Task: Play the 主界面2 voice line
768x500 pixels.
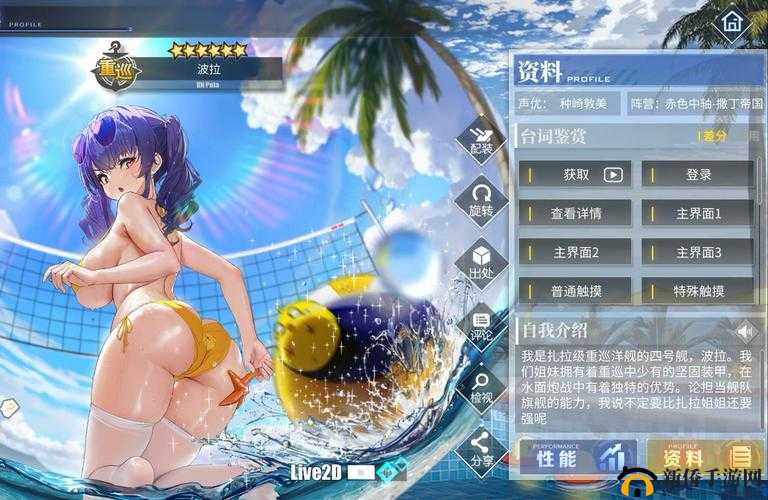Action: tap(576, 252)
